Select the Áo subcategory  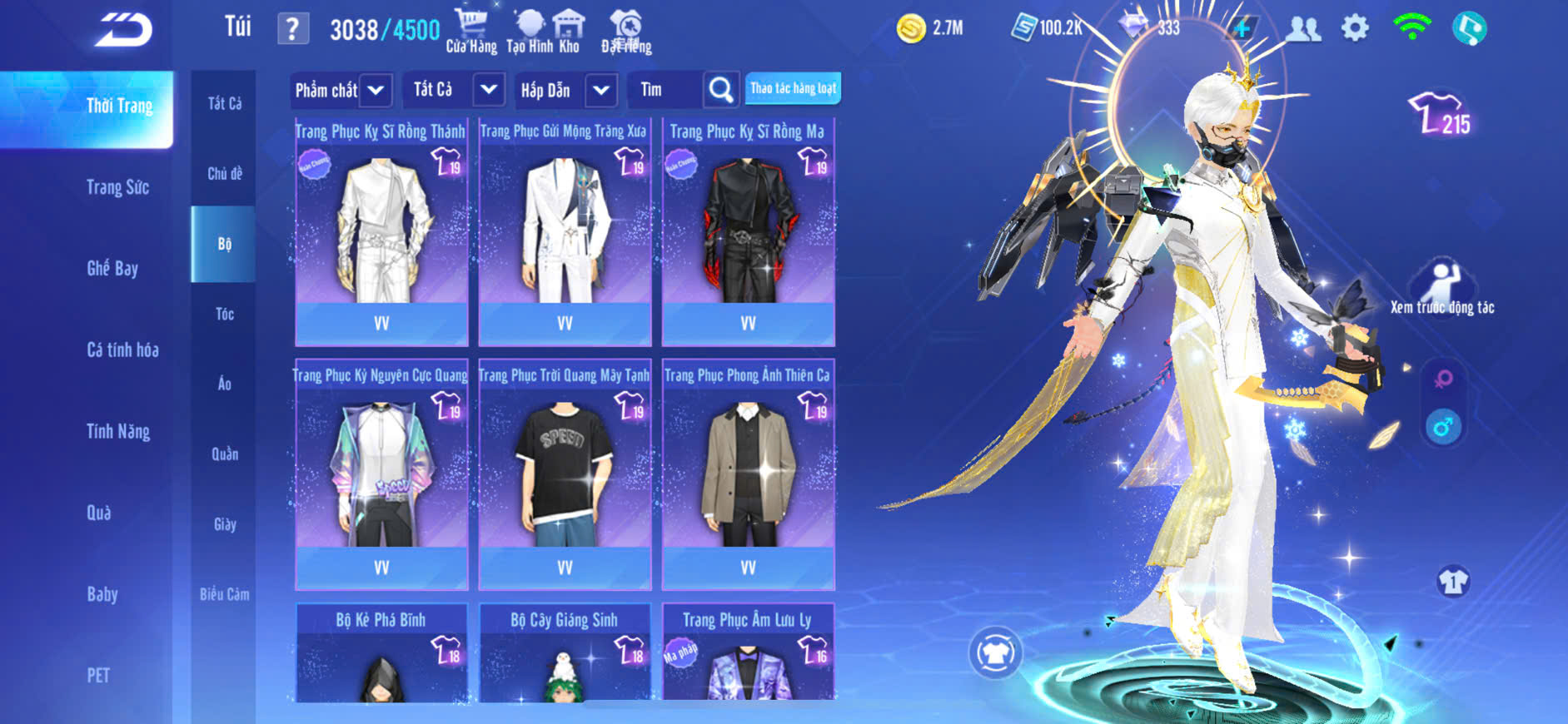click(x=224, y=384)
